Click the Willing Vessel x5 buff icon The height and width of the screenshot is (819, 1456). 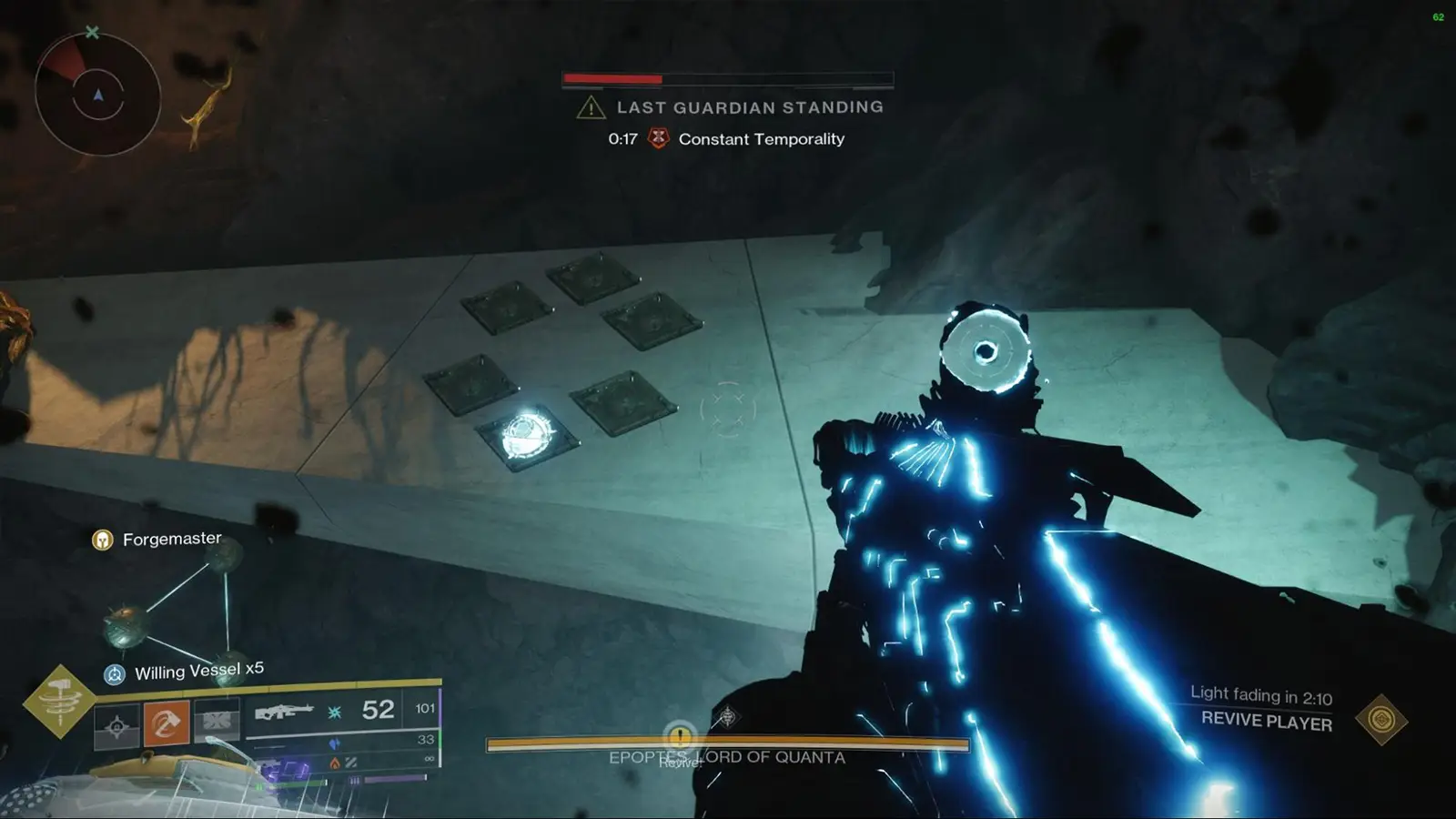[114, 674]
